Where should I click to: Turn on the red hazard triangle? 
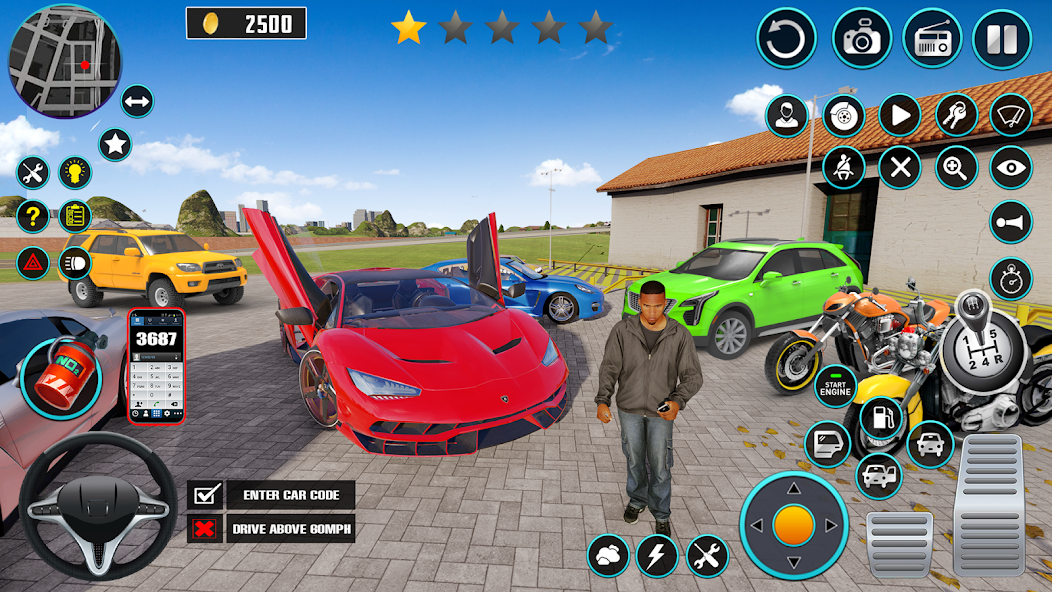click(33, 264)
